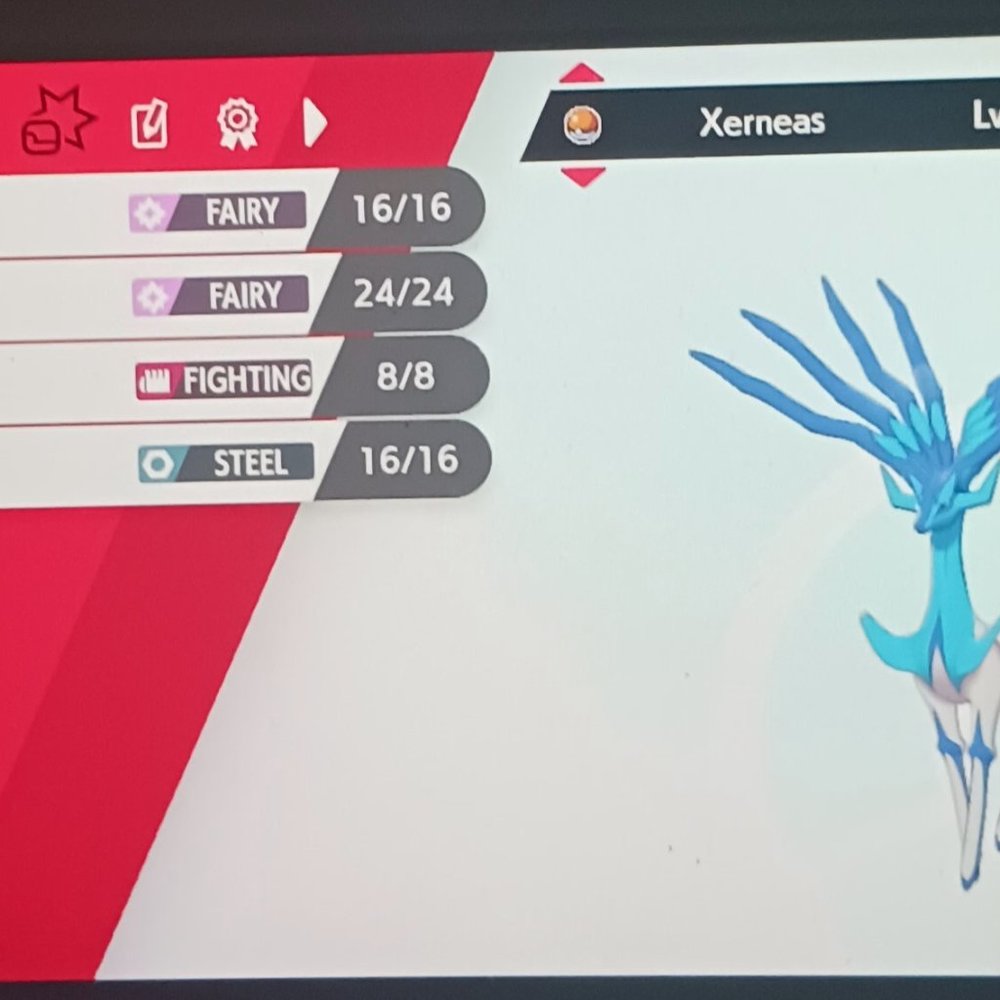Pick the Steel-type move row

(240, 462)
